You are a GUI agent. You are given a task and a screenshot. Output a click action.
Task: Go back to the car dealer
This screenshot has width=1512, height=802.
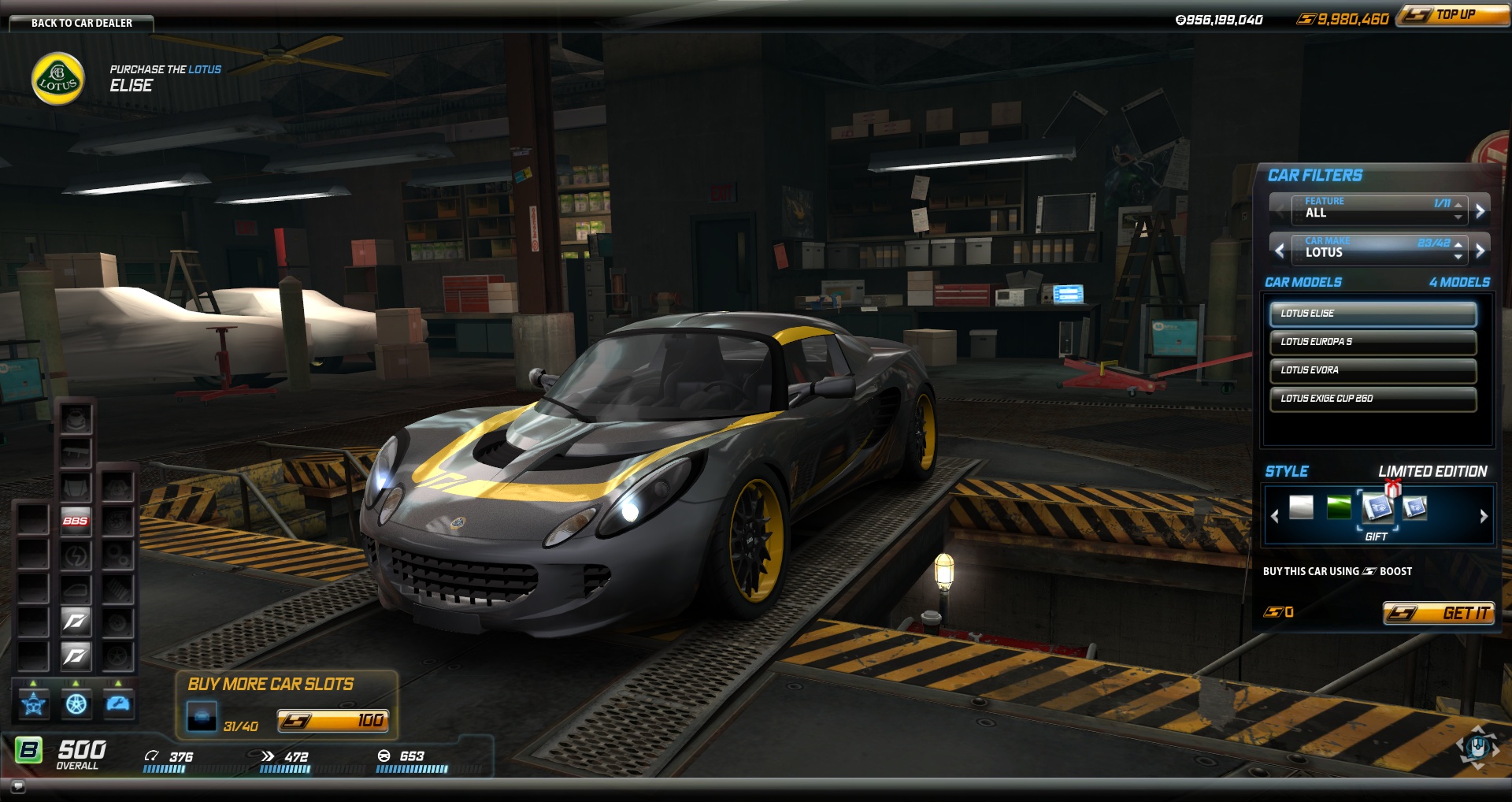click(81, 23)
